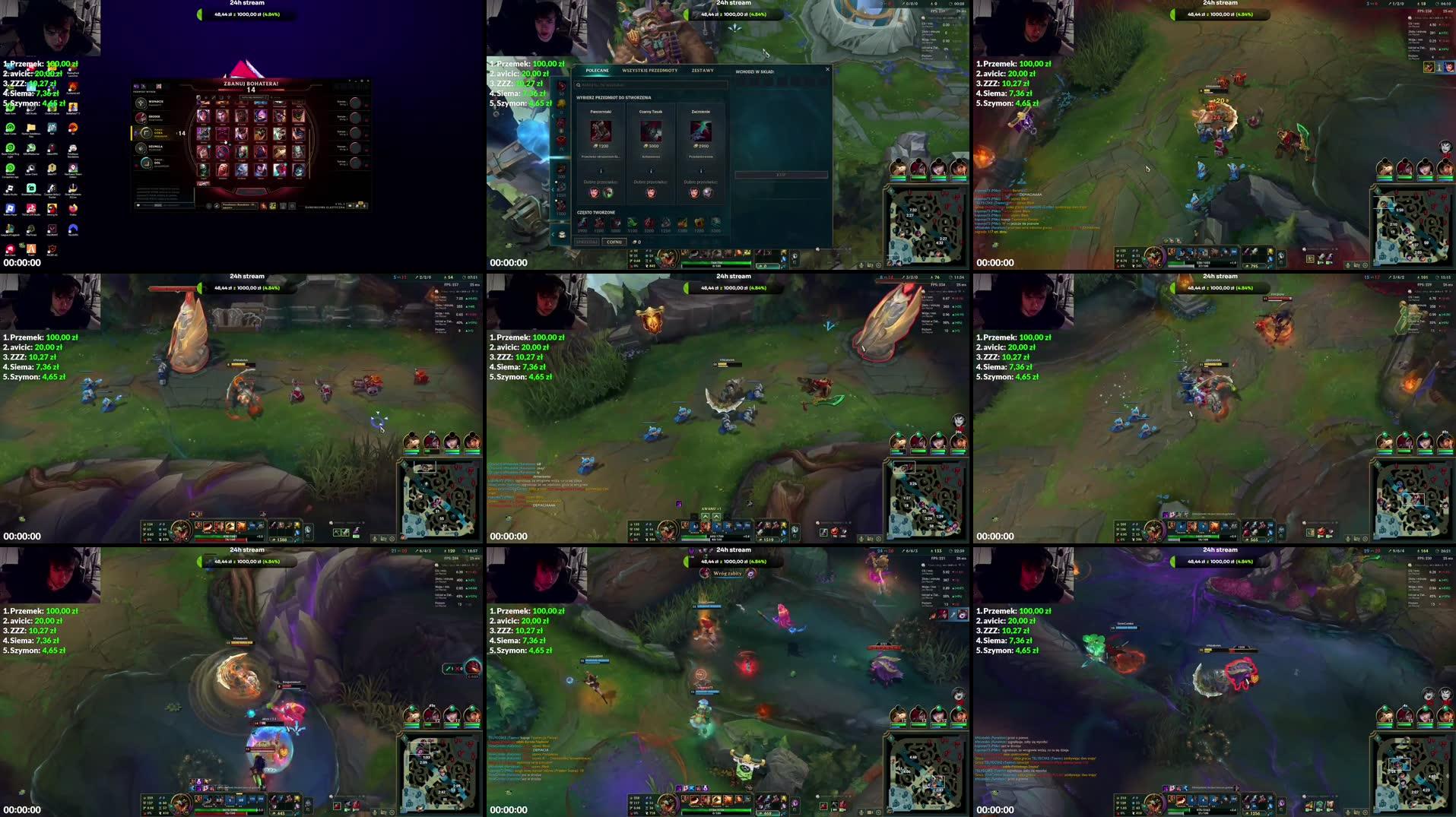Toggle the microphone icon on the in-game HUD
The height and width of the screenshot is (817, 1456).
tap(375, 539)
